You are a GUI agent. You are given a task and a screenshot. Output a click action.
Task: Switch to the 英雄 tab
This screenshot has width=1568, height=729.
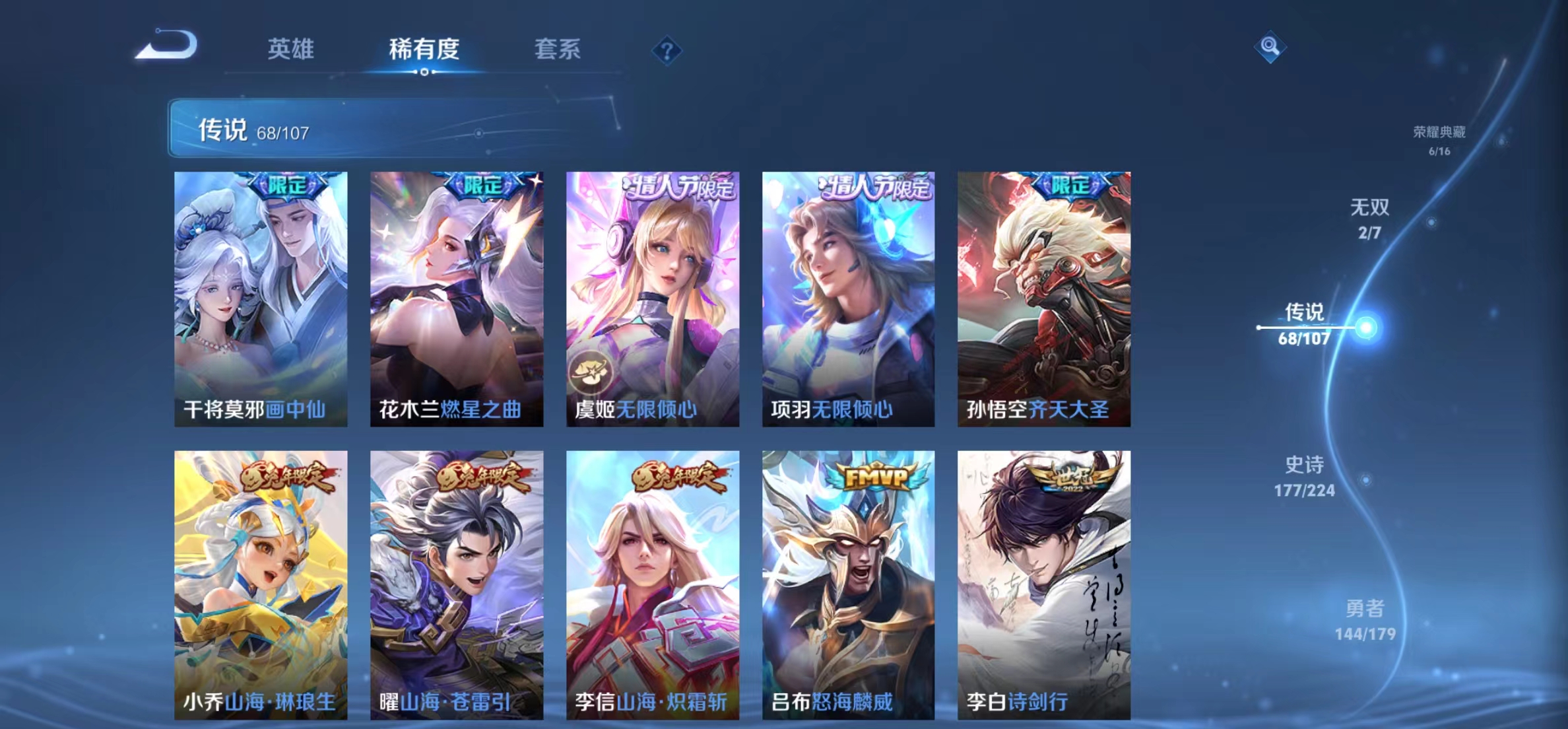pos(290,49)
